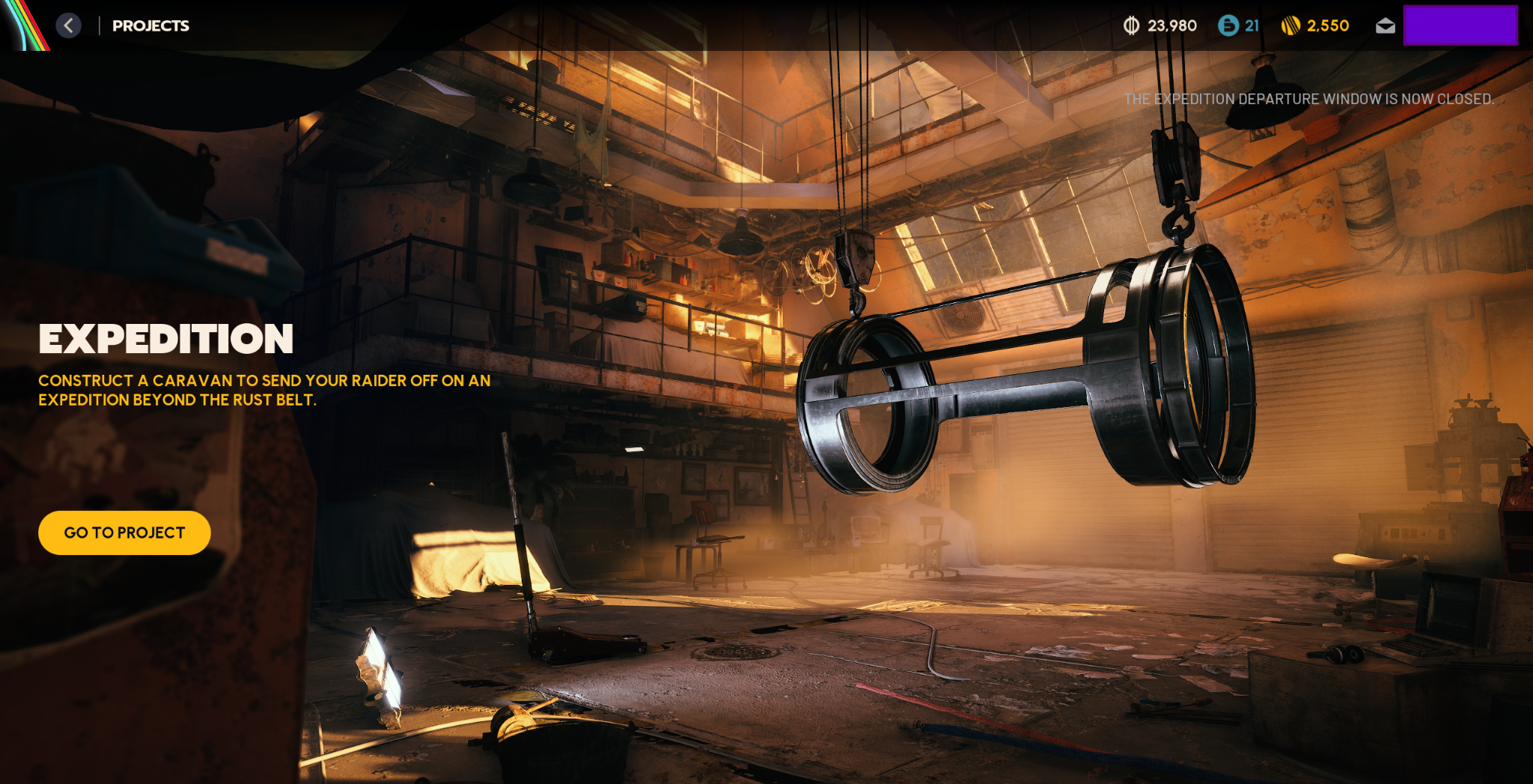
Task: Open the mail inbox envelope icon
Action: 1385,26
